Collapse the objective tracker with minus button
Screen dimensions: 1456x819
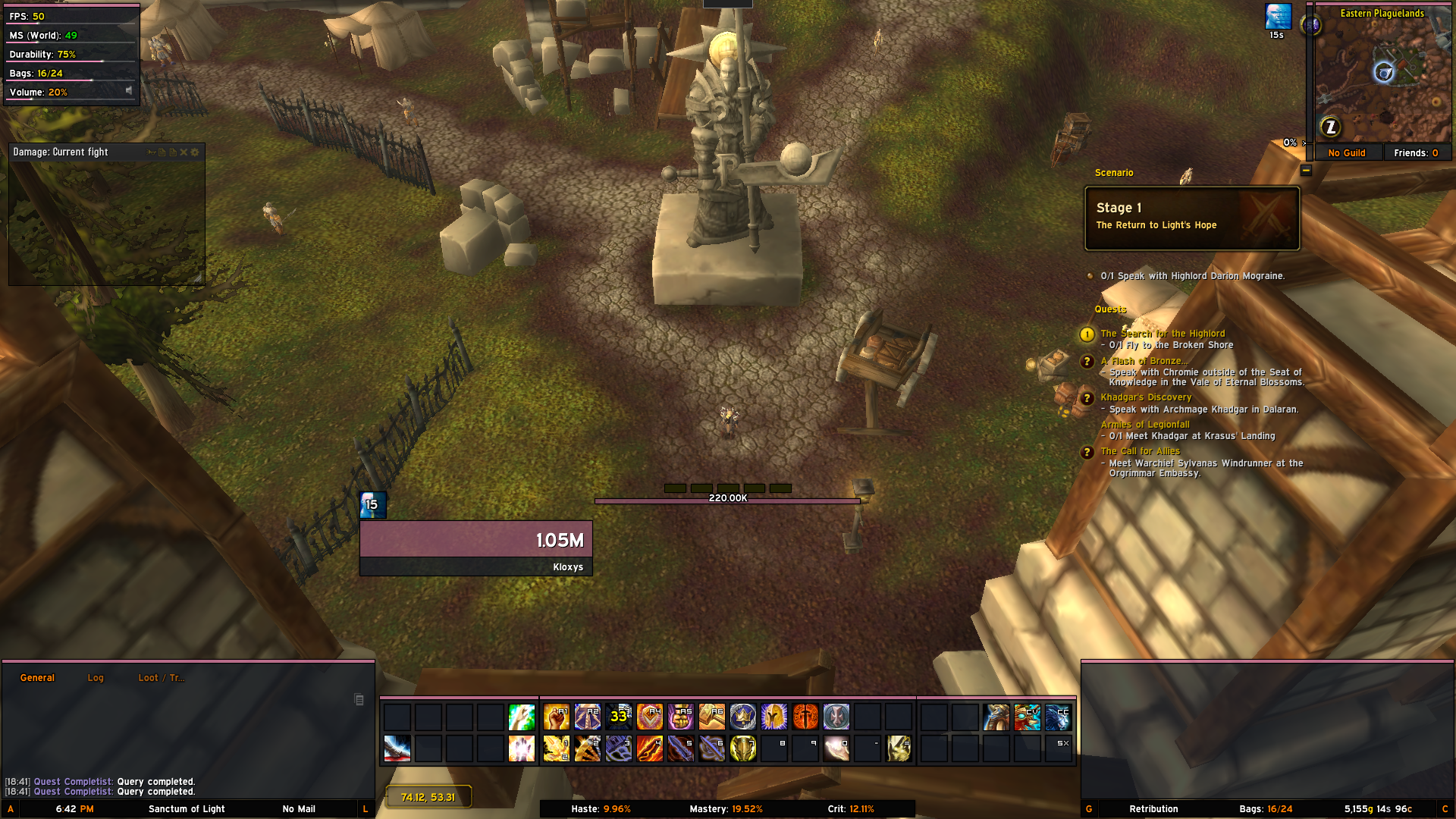1306,171
